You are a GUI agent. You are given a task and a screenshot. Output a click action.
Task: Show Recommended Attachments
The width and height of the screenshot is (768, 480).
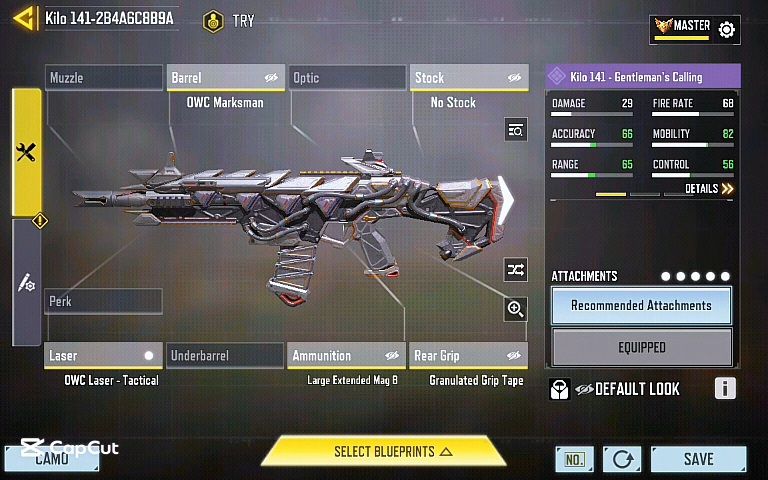[641, 305]
